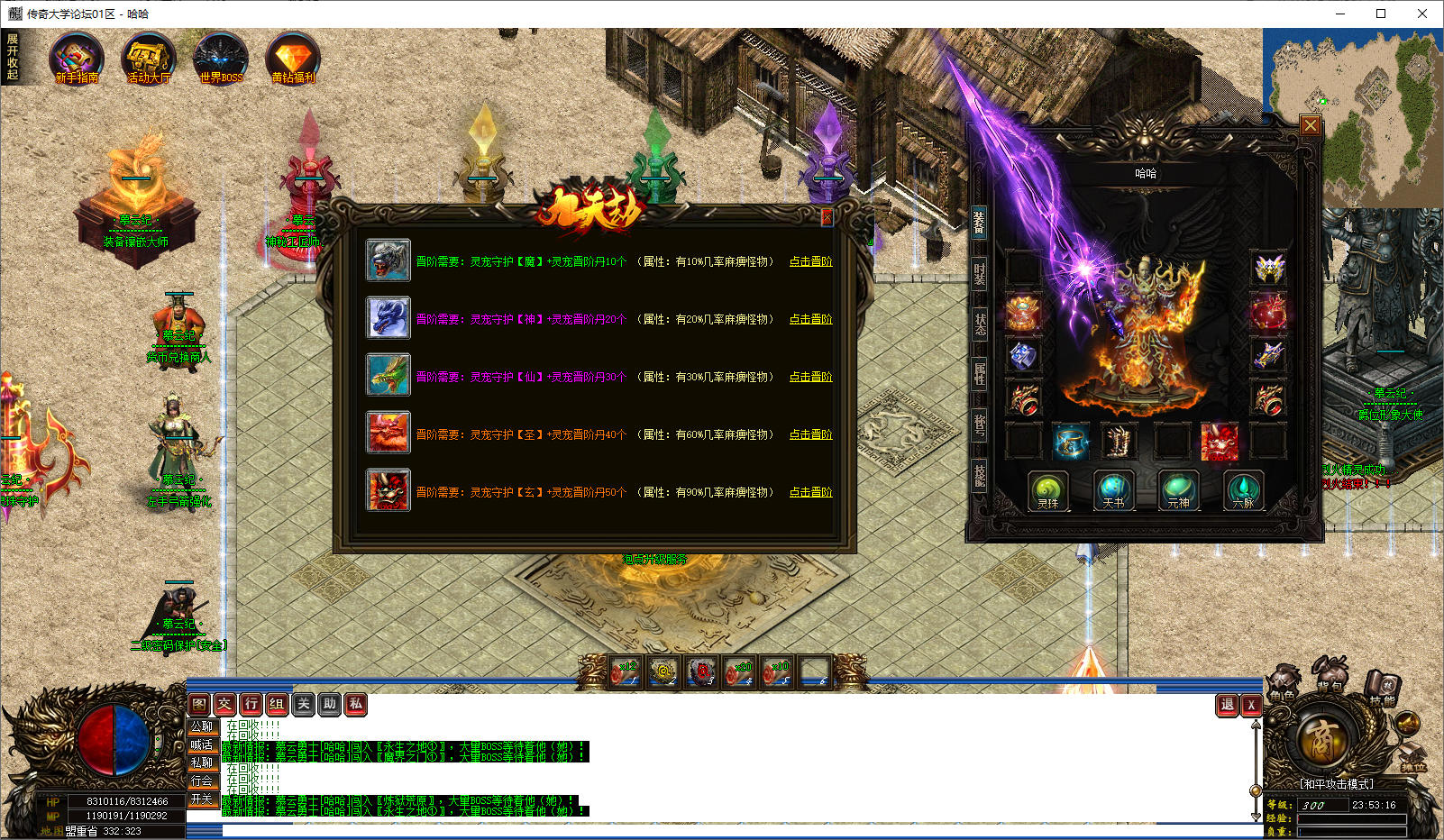Click the 商 shop medallion button
This screenshot has height=840, width=1444.
[x=1322, y=743]
